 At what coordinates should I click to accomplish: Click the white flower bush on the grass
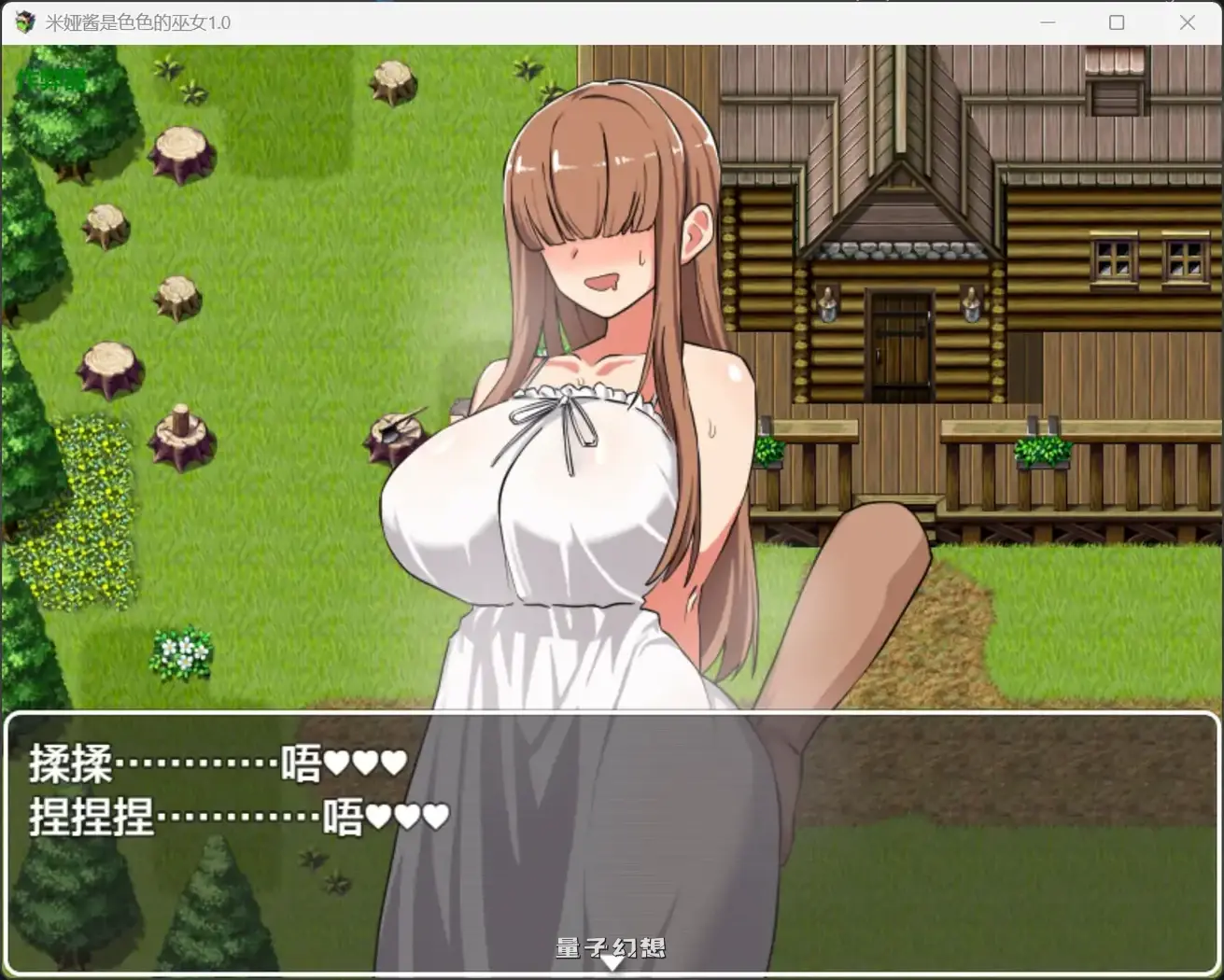click(184, 653)
